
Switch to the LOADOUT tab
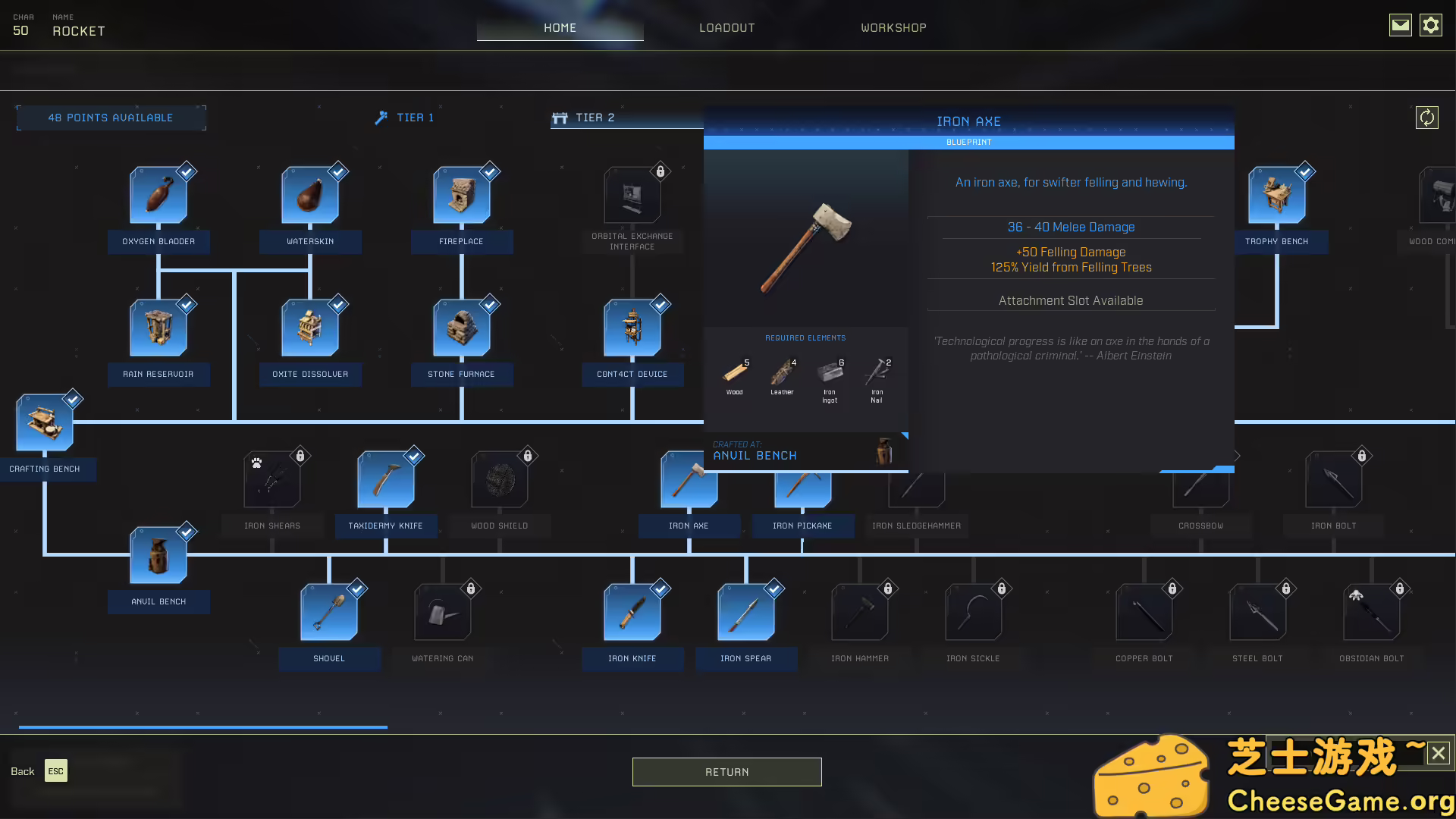[726, 27]
